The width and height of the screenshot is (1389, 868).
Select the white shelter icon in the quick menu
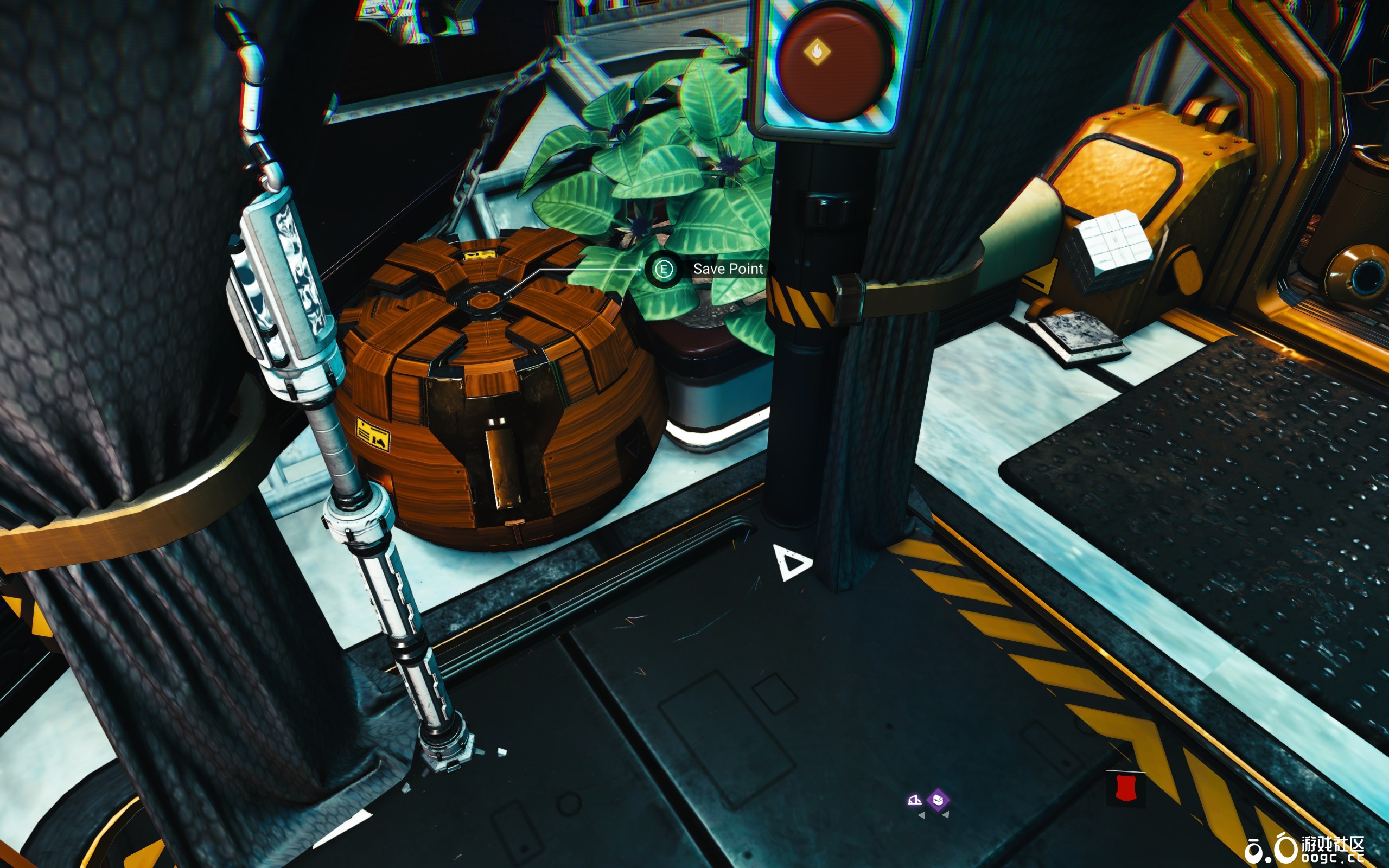[x=914, y=800]
